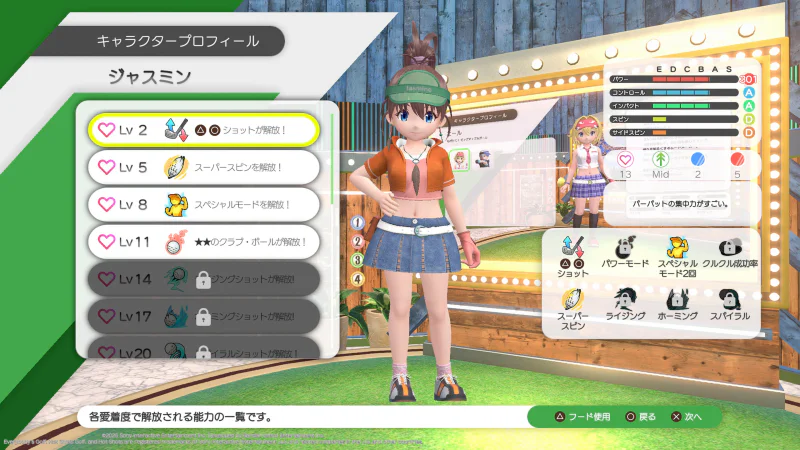This screenshot has width=800, height=450.
Task: Click the pink heart affinity level icon
Action: coord(626,159)
